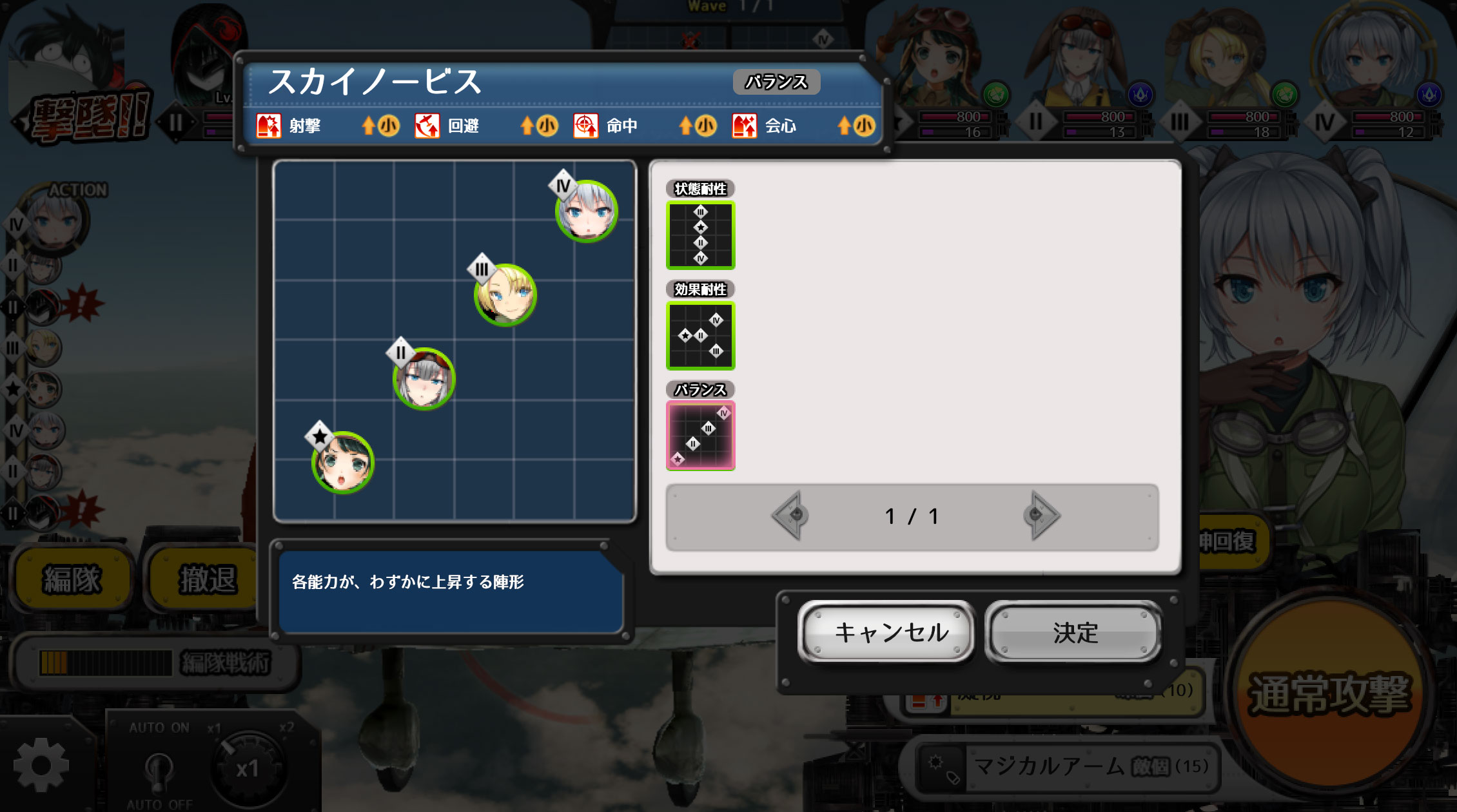Select silver-haired unit IV on formation grid
The image size is (1457, 812).
pyautogui.click(x=586, y=211)
